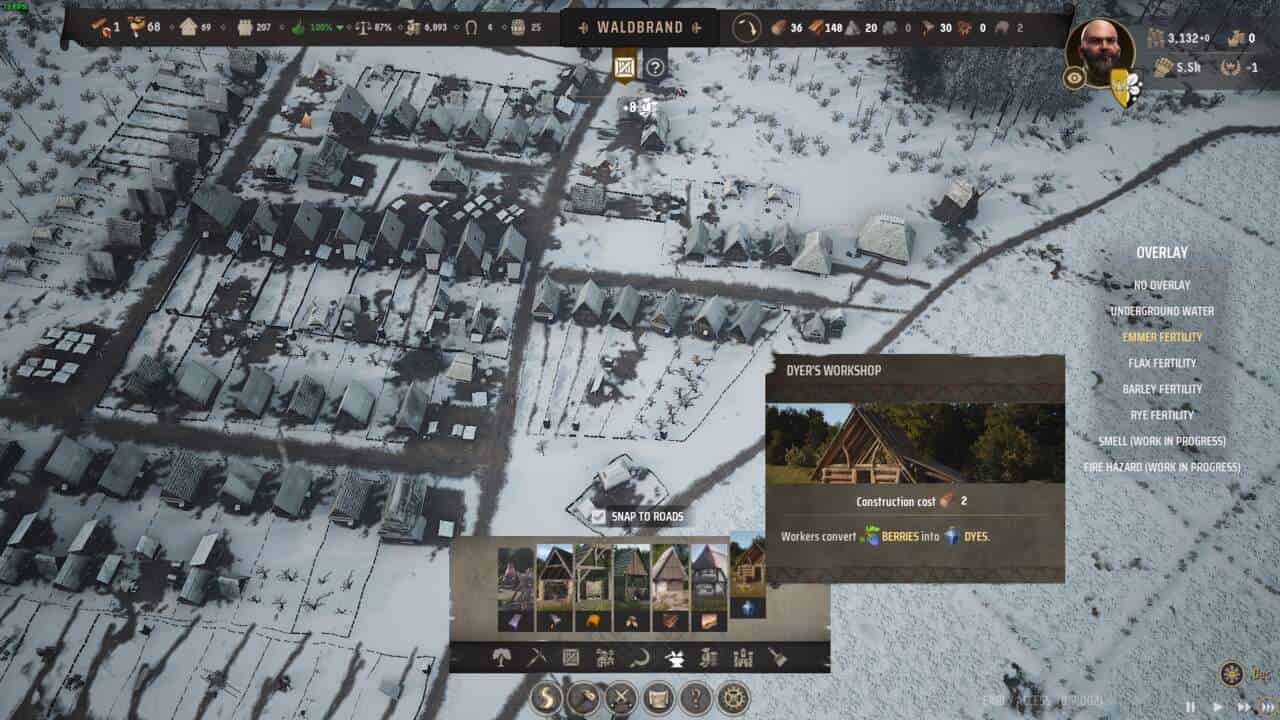Set game speed to fast forward
The width and height of the screenshot is (1280, 720).
point(1244,706)
